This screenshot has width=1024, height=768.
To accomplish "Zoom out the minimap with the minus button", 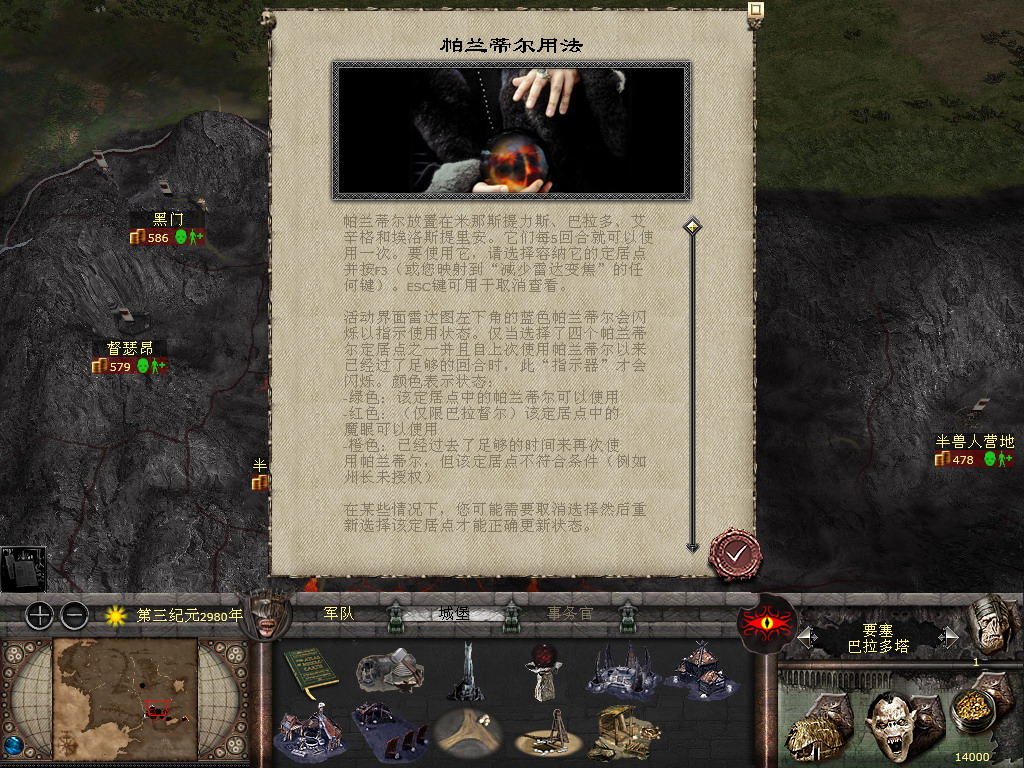I will pyautogui.click(x=74, y=615).
